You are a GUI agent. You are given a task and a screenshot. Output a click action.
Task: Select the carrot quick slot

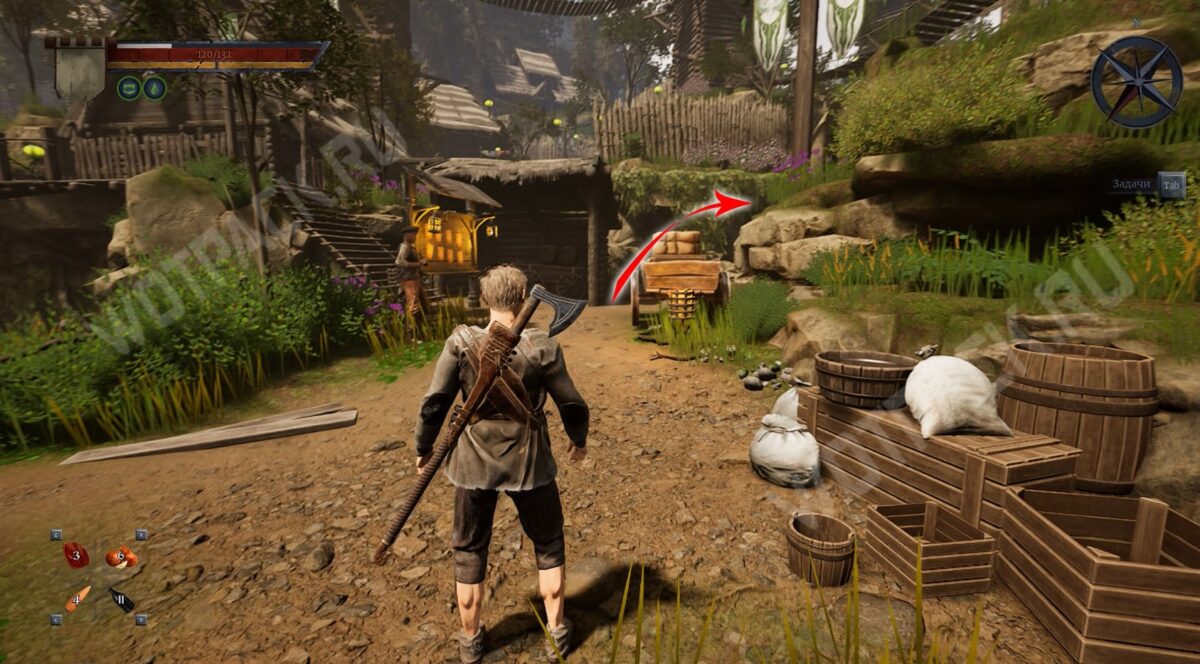[77, 599]
